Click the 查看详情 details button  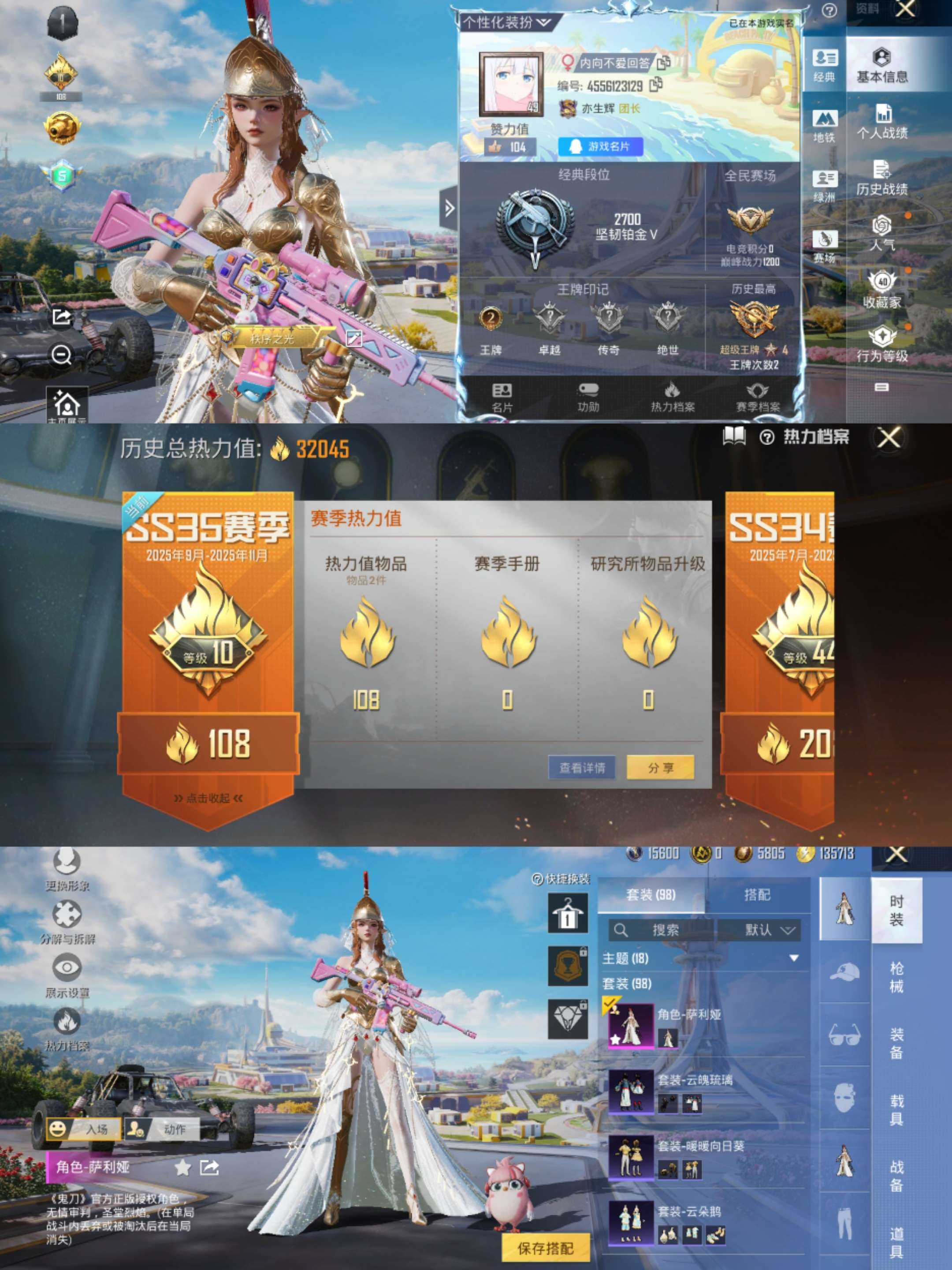(582, 767)
